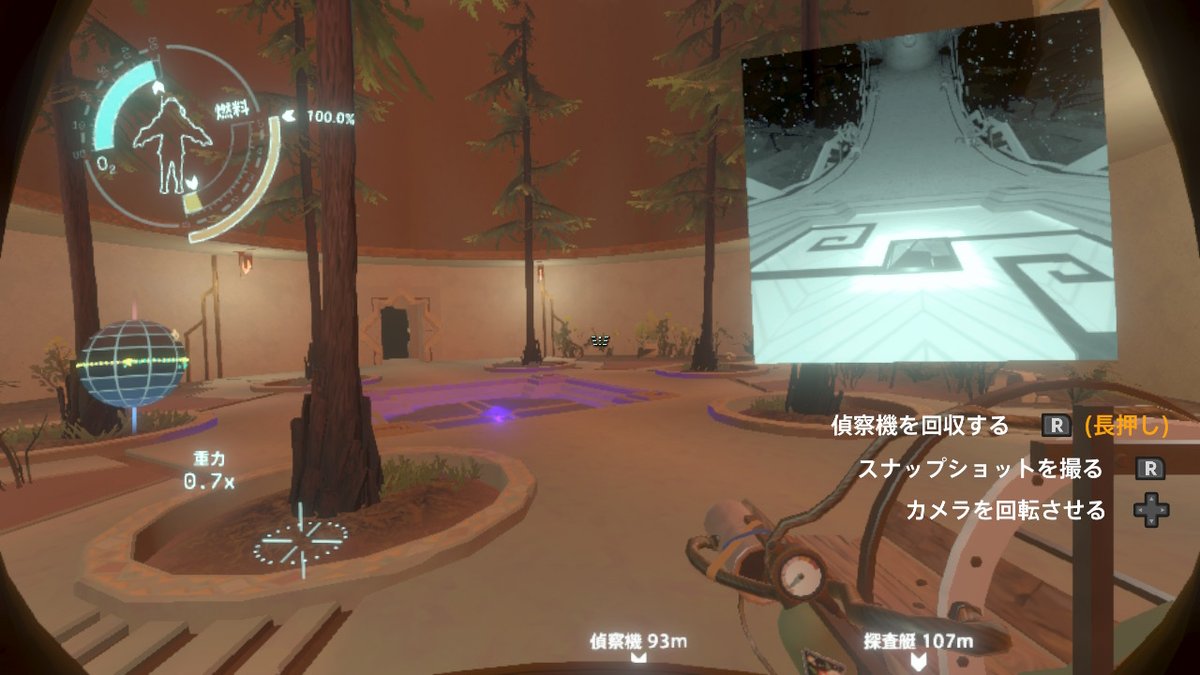Choose the スナップショットを撮る prompt text
The height and width of the screenshot is (675, 1200).
980,468
